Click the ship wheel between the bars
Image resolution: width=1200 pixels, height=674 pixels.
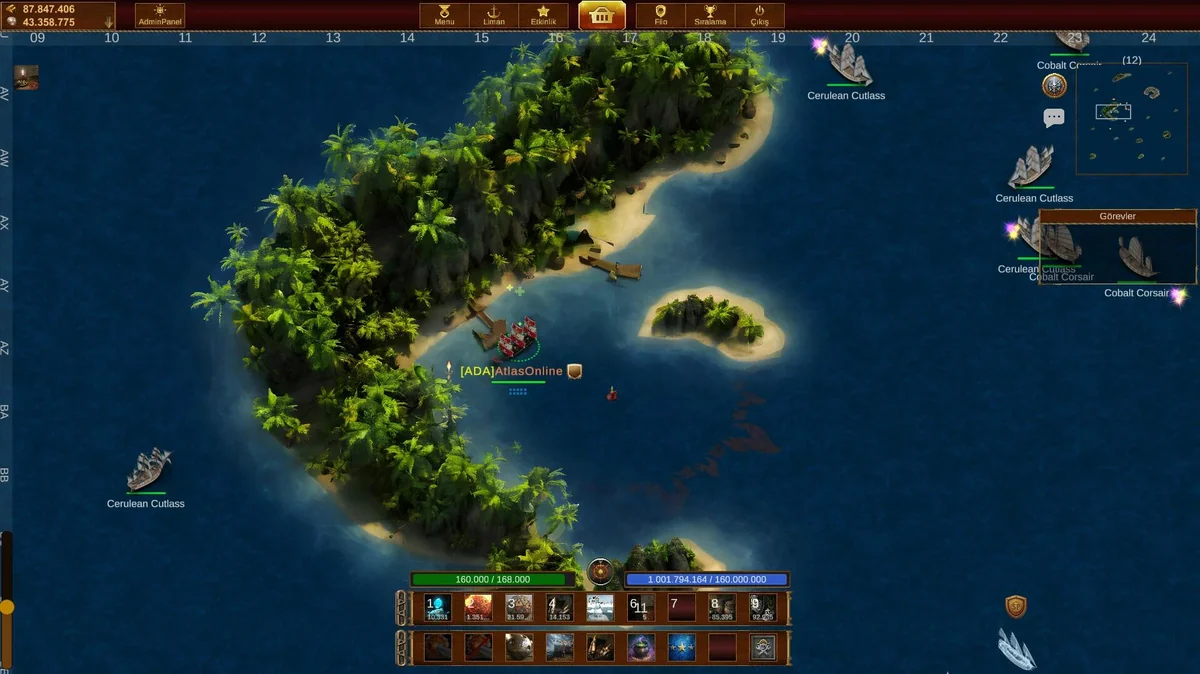[x=600, y=571]
